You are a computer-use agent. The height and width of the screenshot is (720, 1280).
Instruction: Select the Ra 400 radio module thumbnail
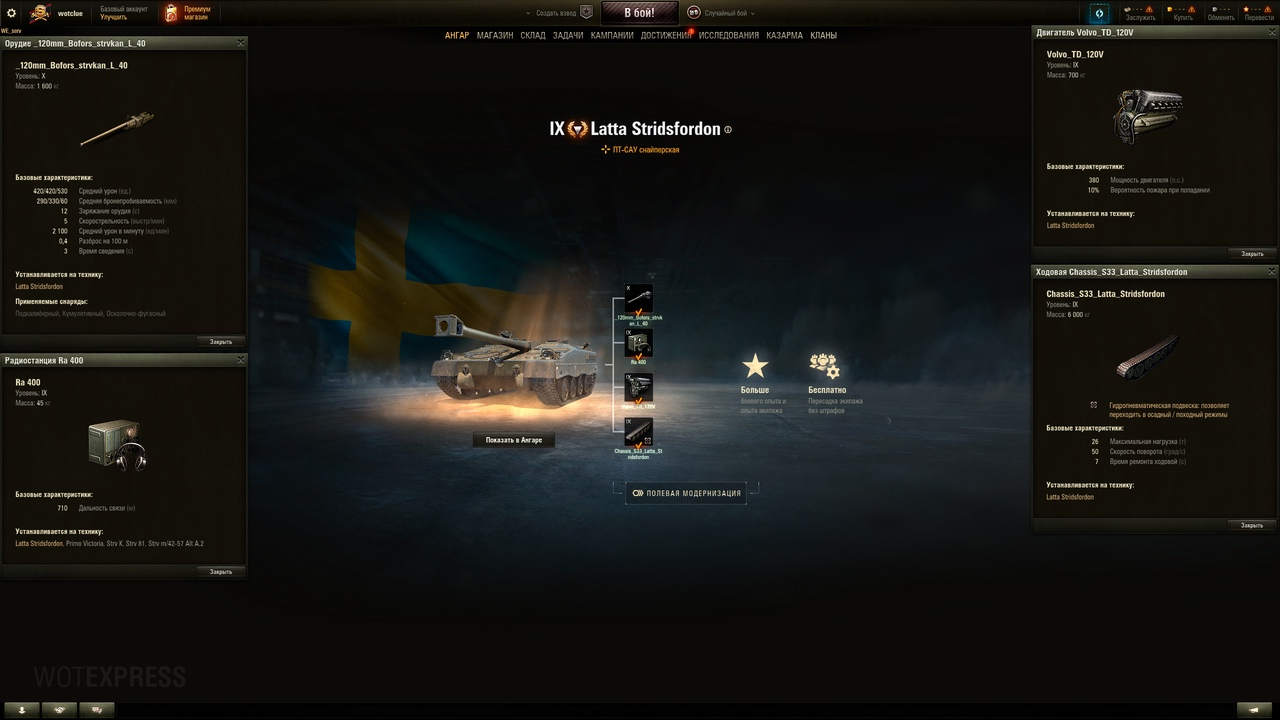tap(639, 343)
